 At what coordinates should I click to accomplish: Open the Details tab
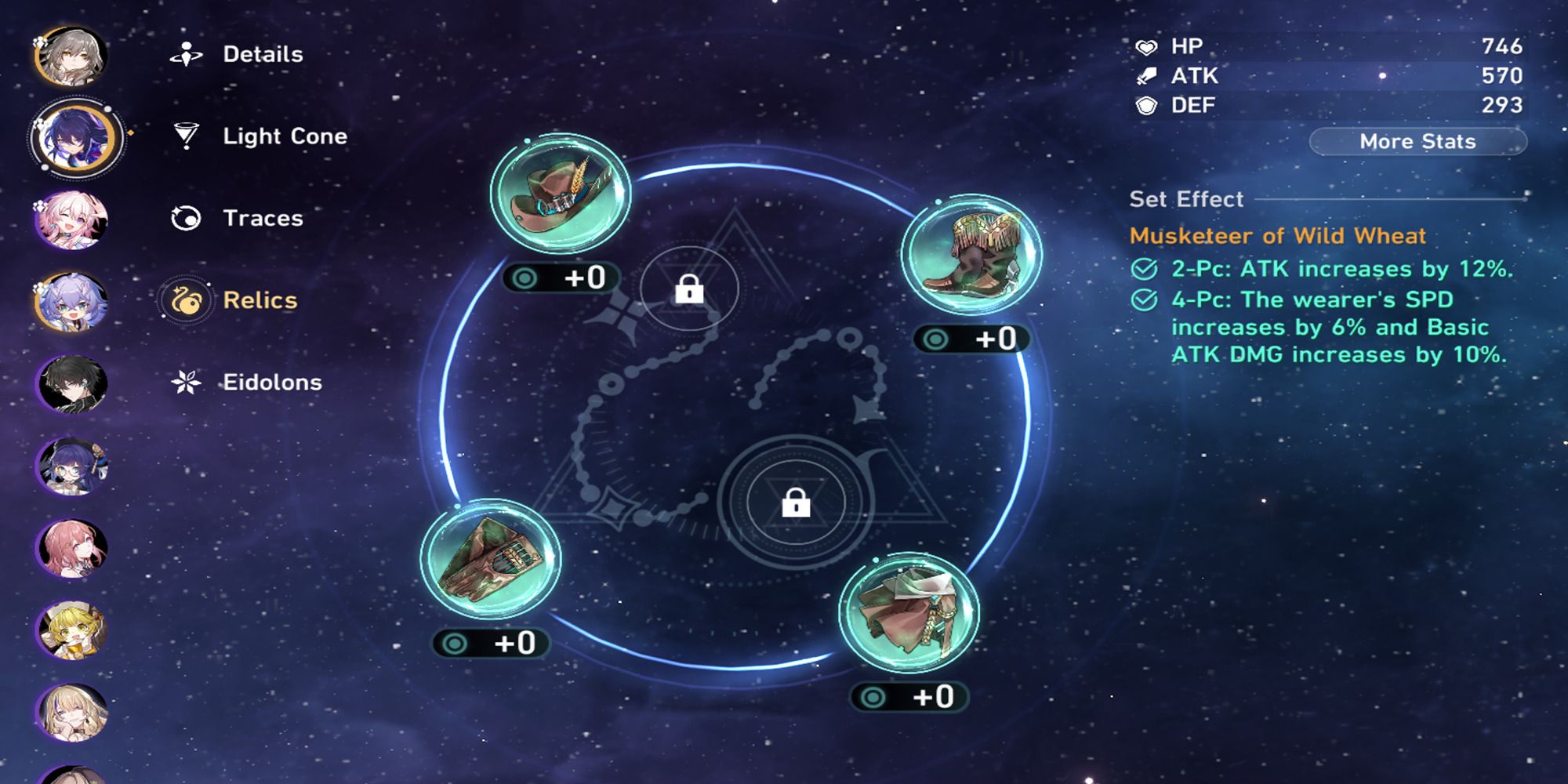(x=262, y=54)
